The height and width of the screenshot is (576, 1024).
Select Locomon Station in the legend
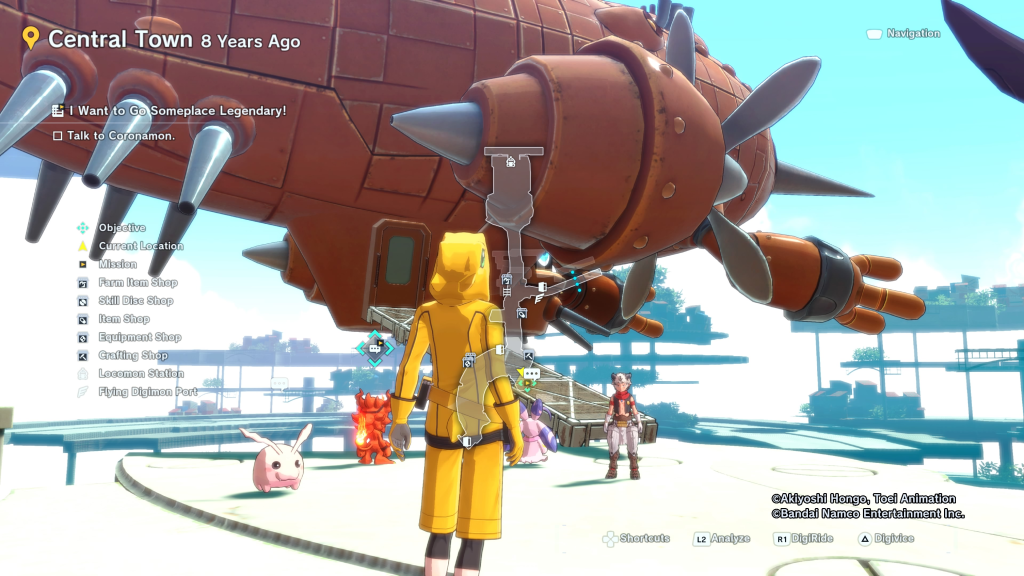[x=140, y=374]
